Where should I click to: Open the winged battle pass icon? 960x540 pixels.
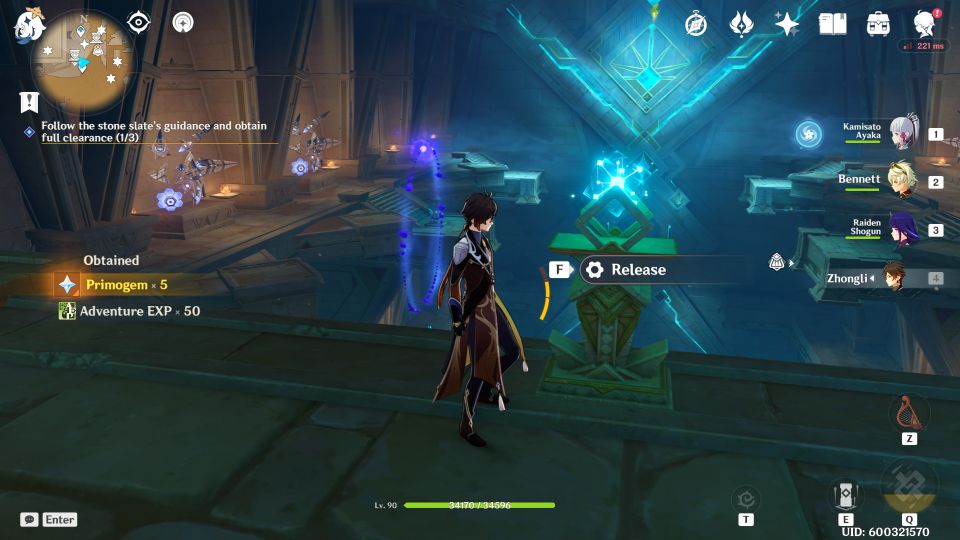741,24
